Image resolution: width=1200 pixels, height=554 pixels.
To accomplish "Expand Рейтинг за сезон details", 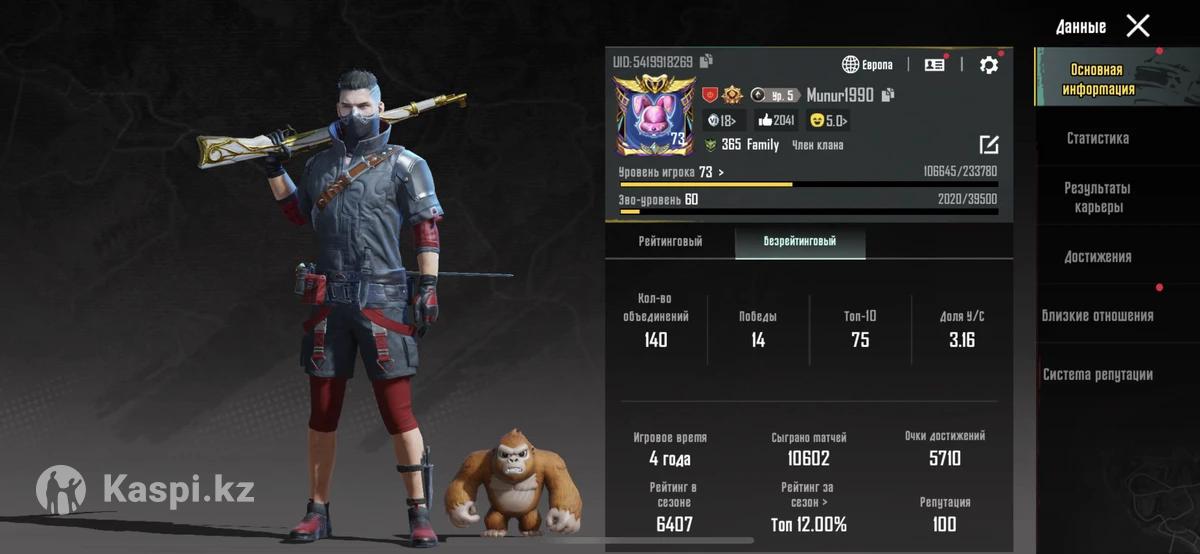I will pyautogui.click(x=808, y=495).
